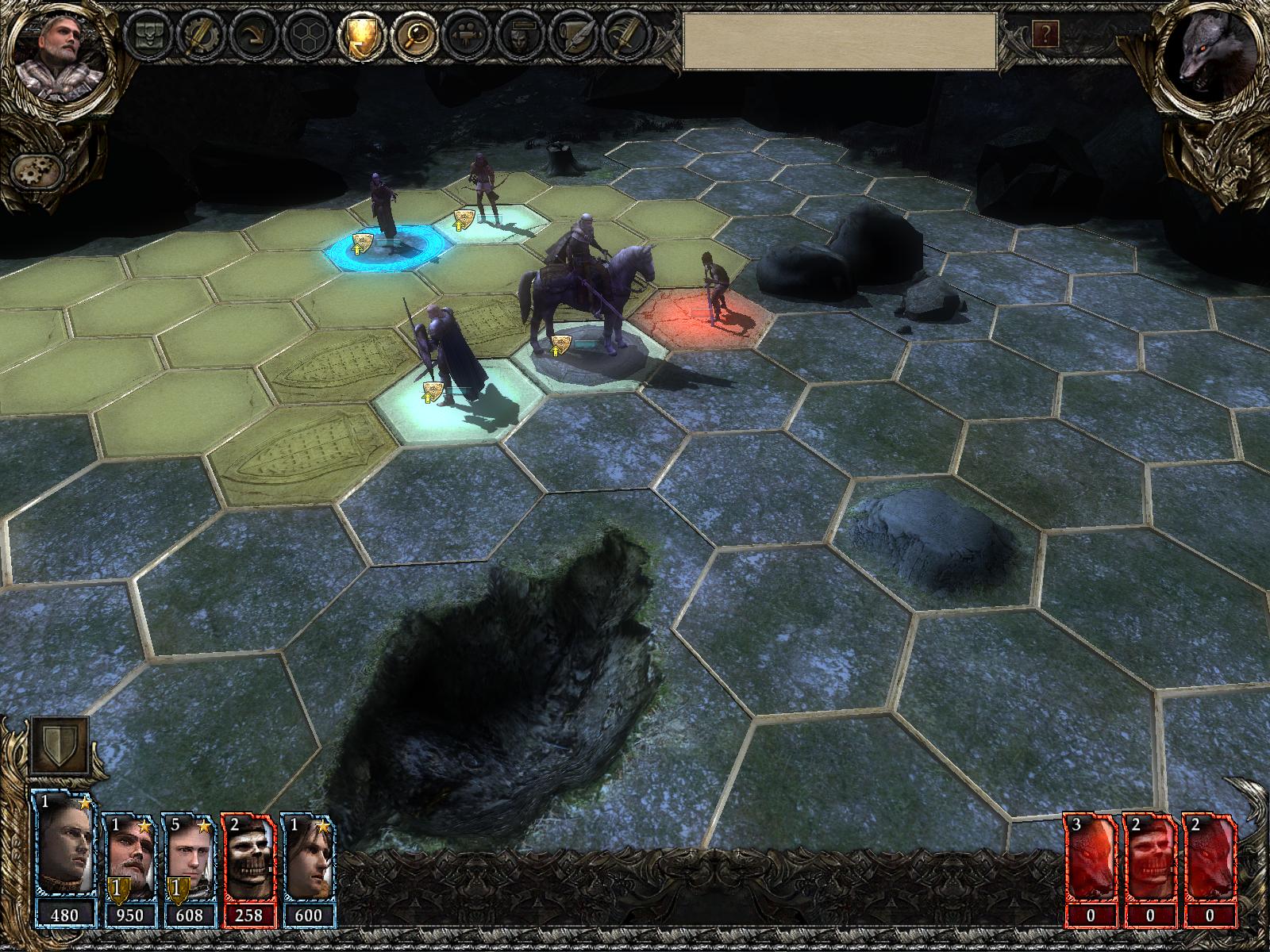Click the sword and gear toolbar icon
This screenshot has height=952, width=1270.
[198, 36]
